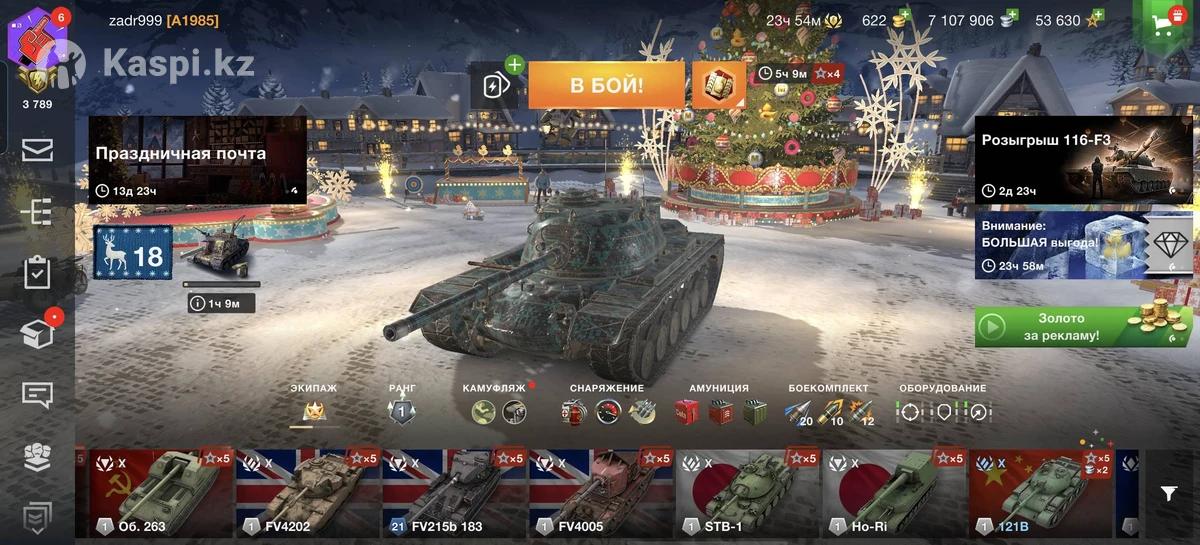Select the FV4202 tank card
Viewport: 1200px width, 545px height.
[x=308, y=494]
